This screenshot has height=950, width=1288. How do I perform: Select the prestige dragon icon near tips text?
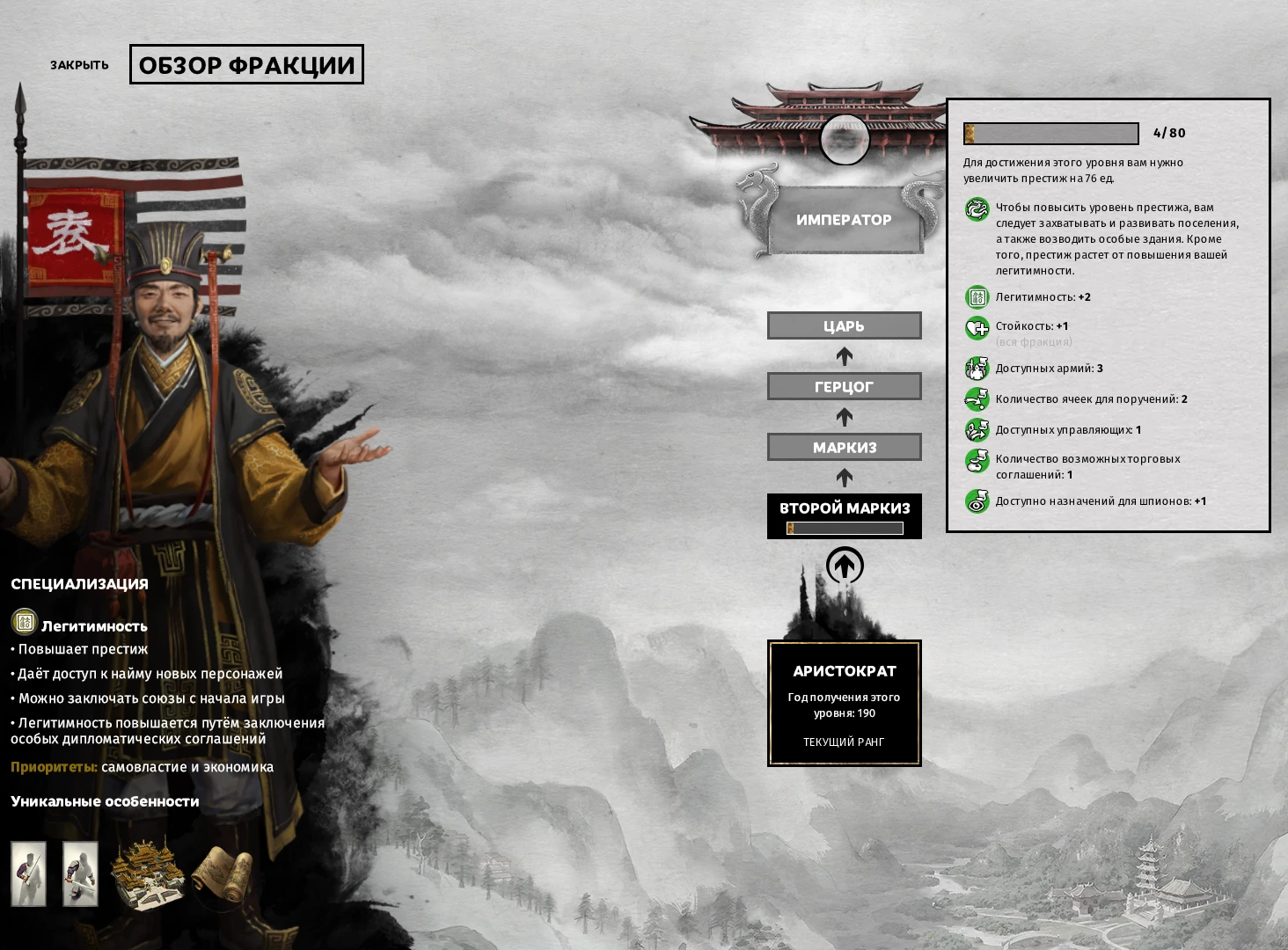[977, 211]
